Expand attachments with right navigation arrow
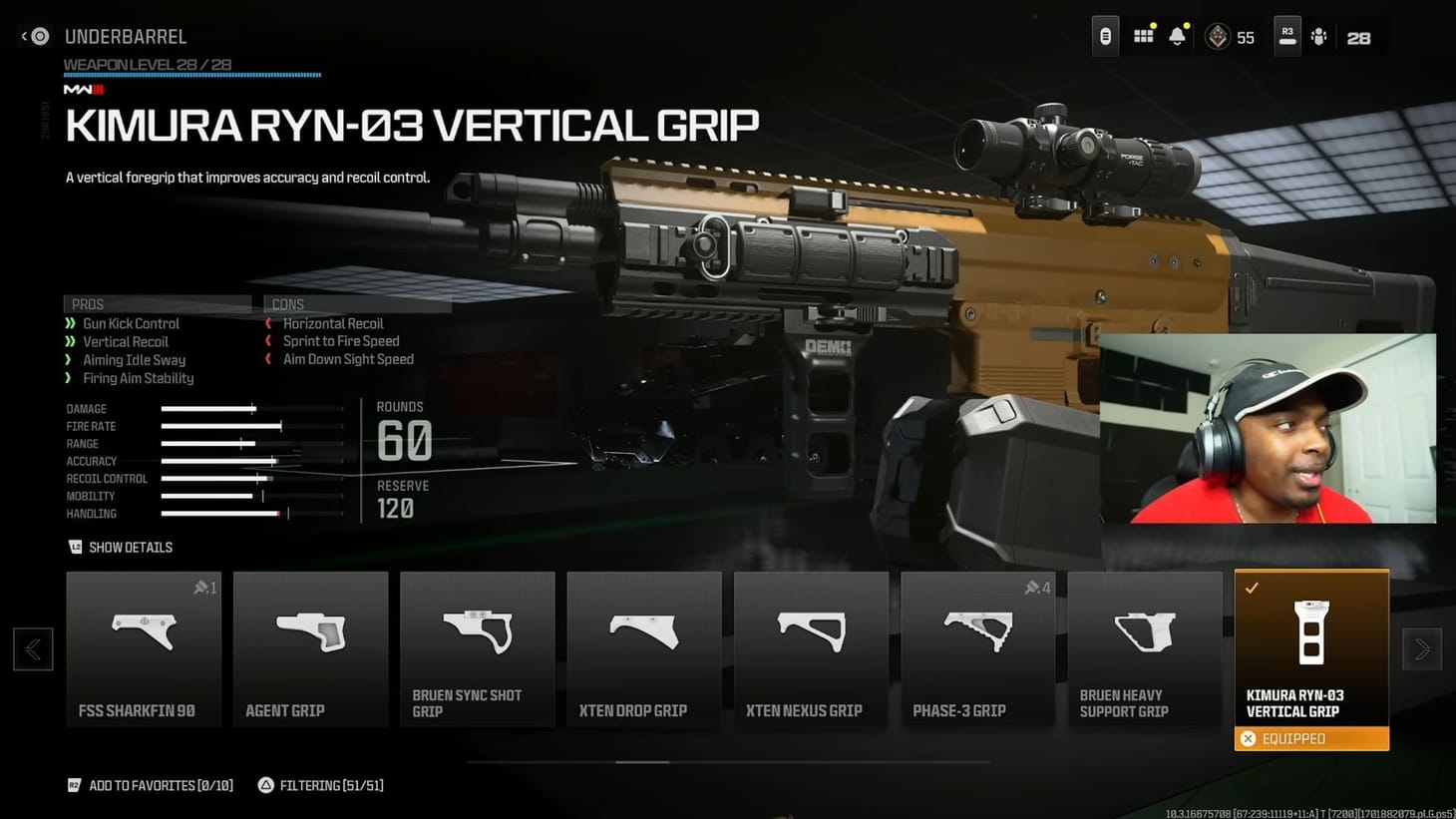The width and height of the screenshot is (1456, 819). [x=1422, y=648]
